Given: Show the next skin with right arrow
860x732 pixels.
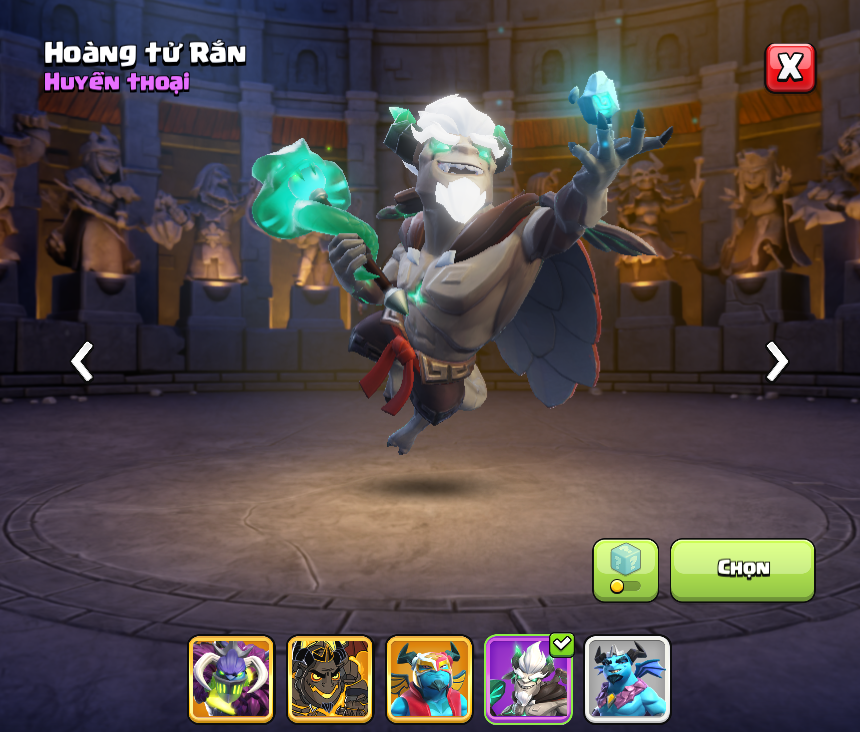Looking at the screenshot, I should click(776, 361).
